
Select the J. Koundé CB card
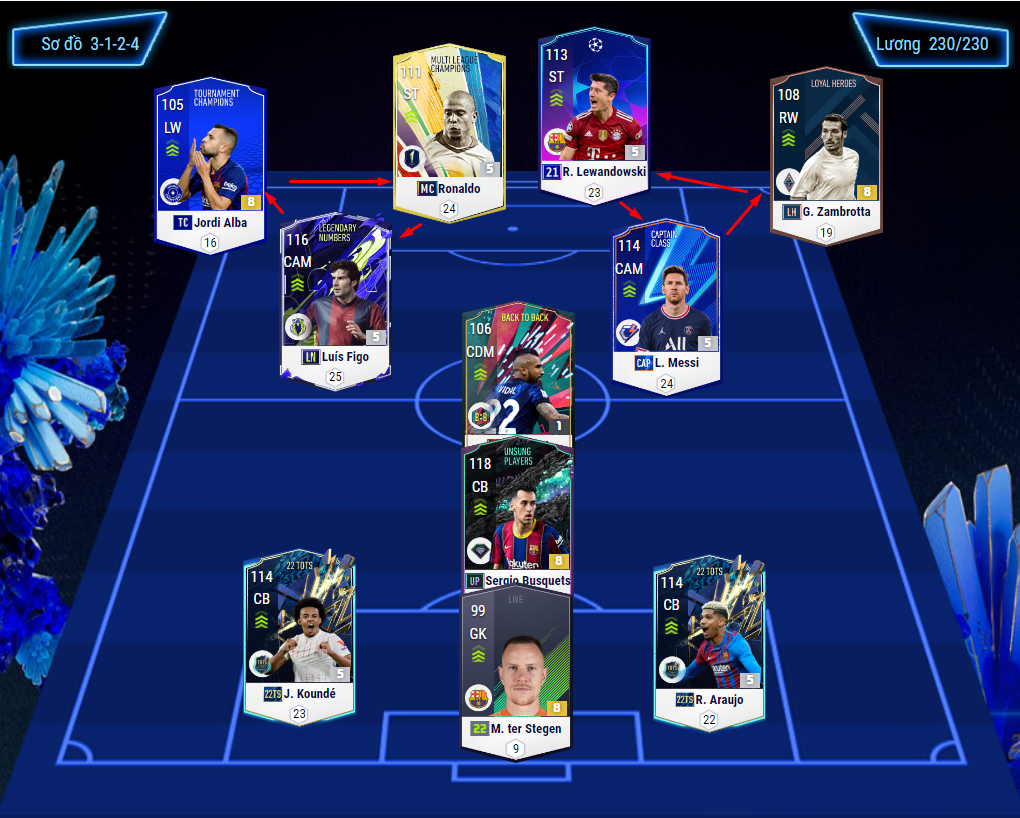pos(299,635)
